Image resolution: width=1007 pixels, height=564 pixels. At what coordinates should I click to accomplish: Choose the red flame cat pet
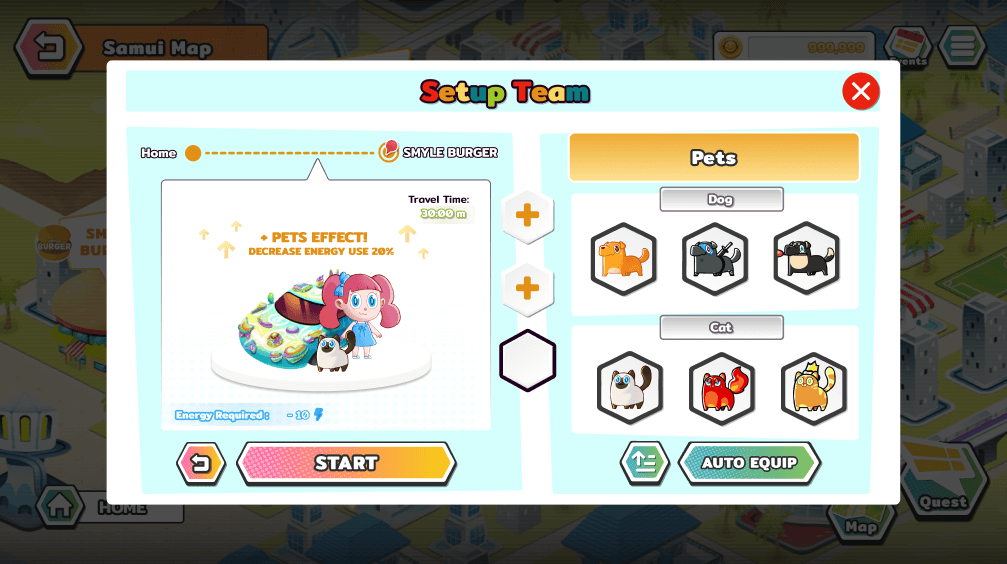point(722,388)
